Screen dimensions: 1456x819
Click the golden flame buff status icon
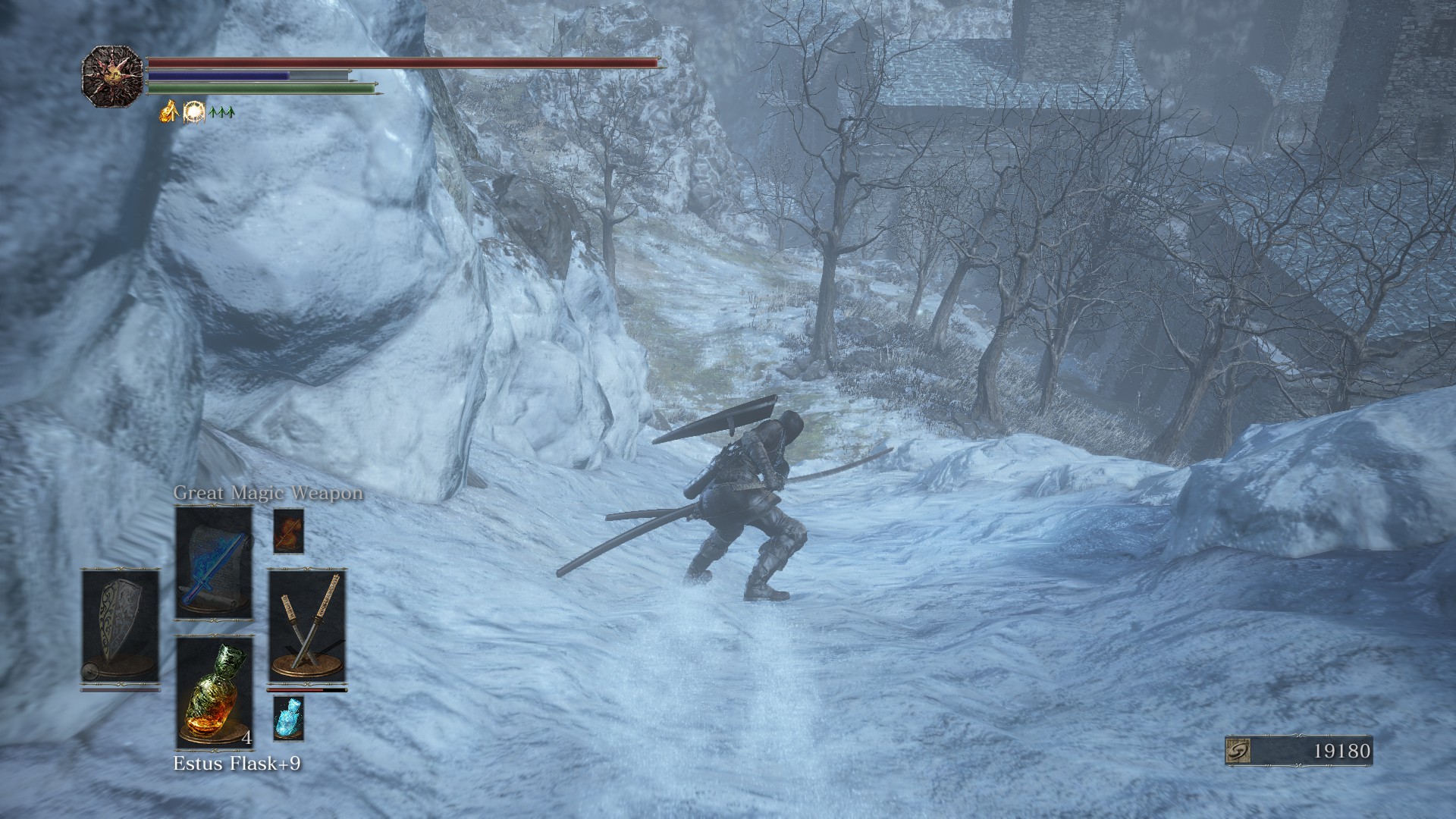point(168,112)
